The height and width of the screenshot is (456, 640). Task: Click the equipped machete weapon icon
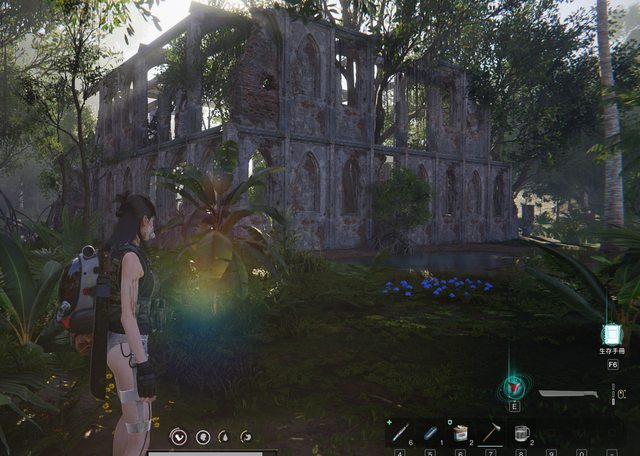(x=568, y=394)
